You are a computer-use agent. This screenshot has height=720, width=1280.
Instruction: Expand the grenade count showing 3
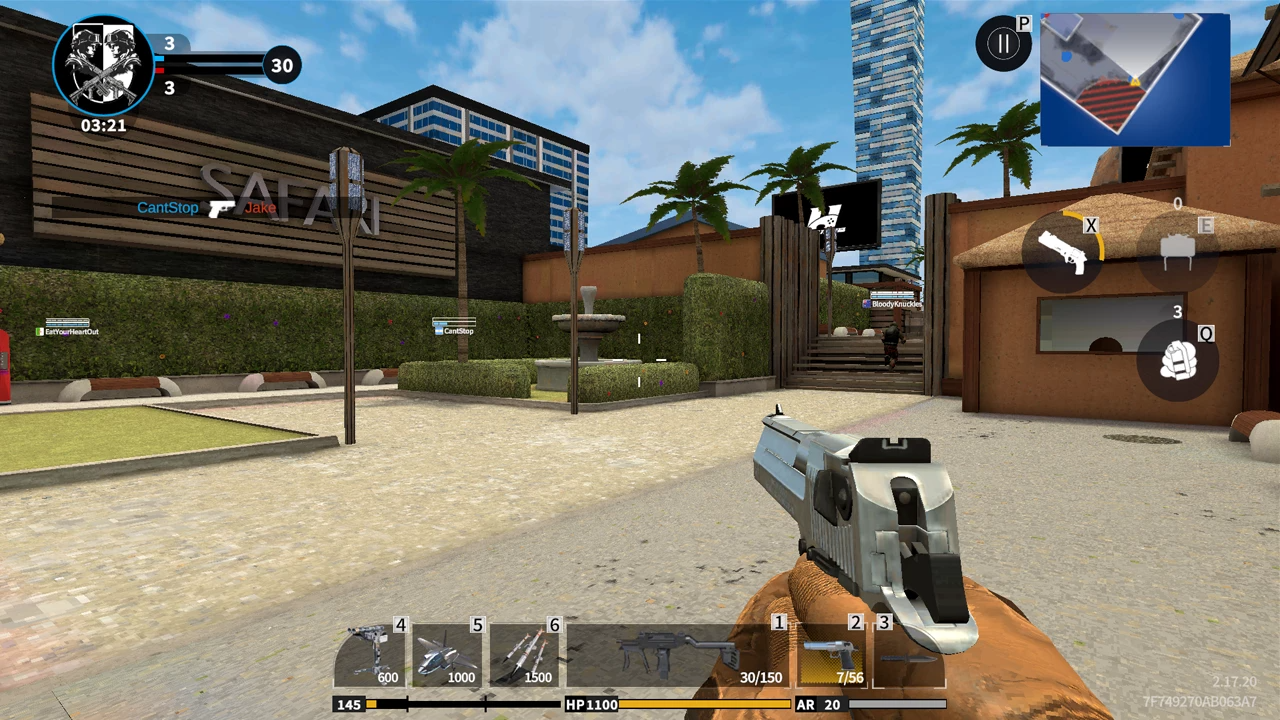tap(1177, 313)
